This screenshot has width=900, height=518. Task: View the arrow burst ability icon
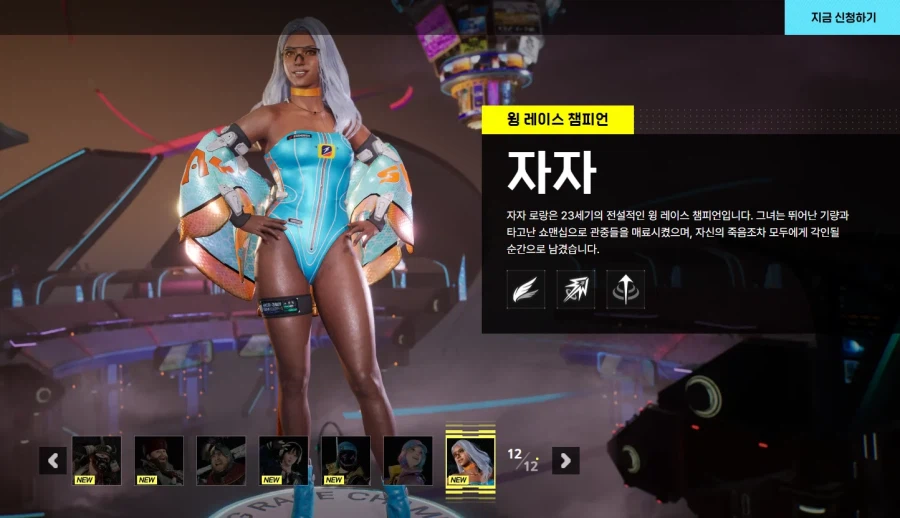(x=576, y=289)
